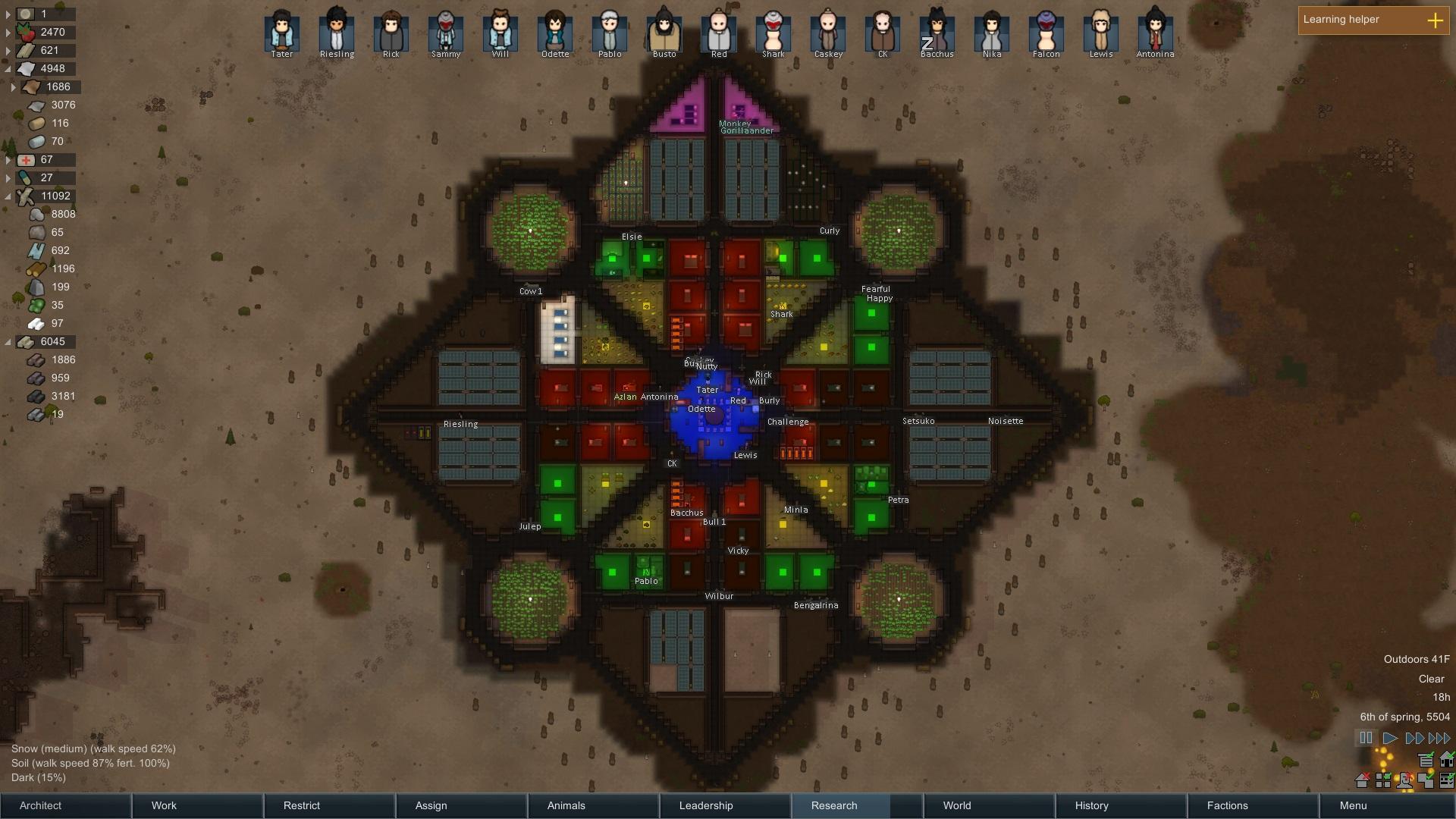Collapse the 4948 resource category arrow
Image resolution: width=1456 pixels, height=819 pixels.
[x=8, y=68]
